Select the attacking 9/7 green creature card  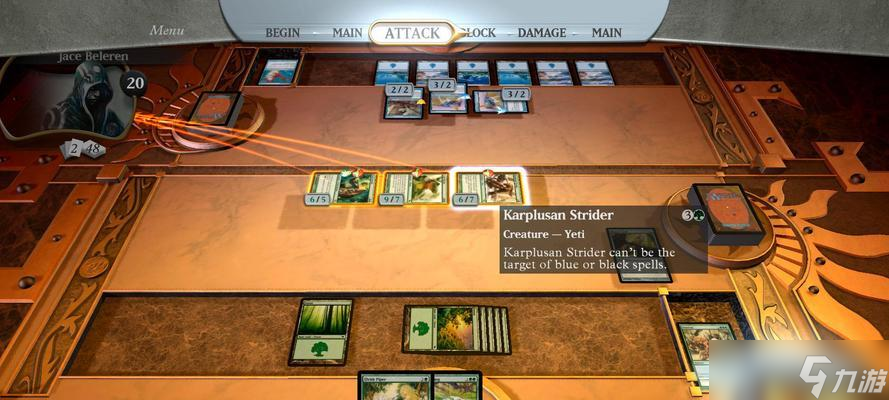(x=416, y=188)
